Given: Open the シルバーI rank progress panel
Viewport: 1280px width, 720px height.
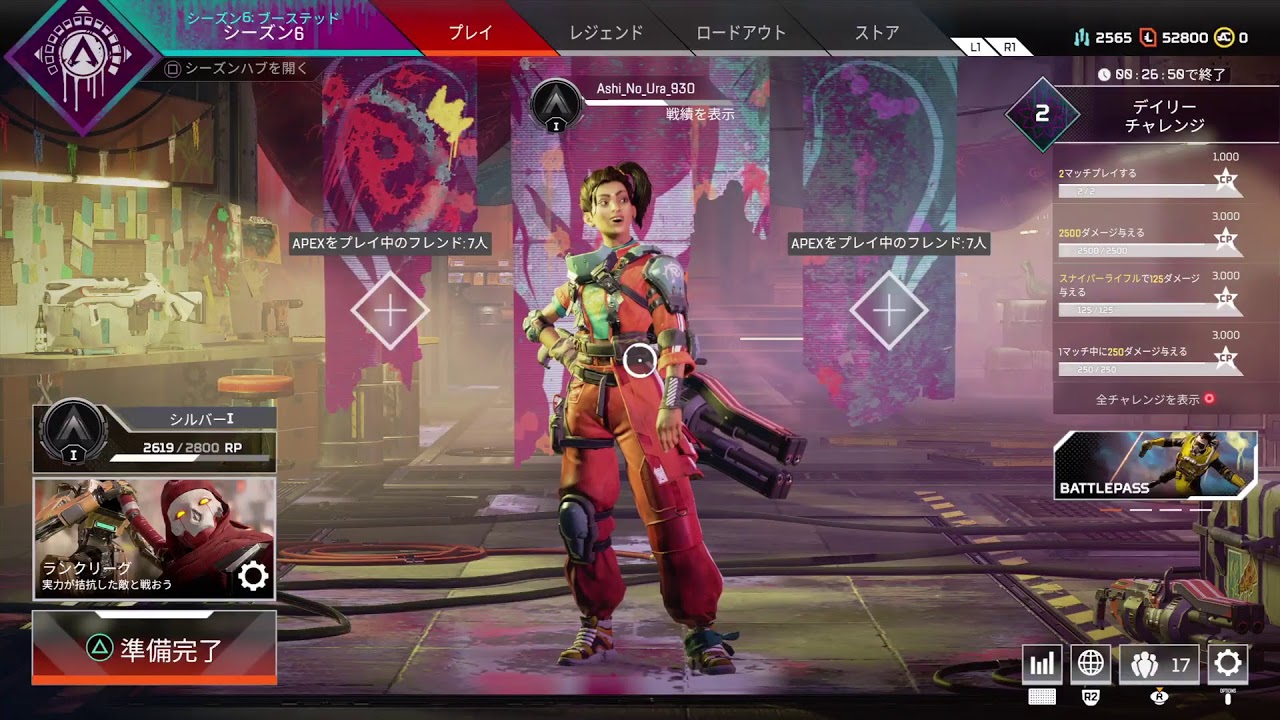Looking at the screenshot, I should (155, 437).
